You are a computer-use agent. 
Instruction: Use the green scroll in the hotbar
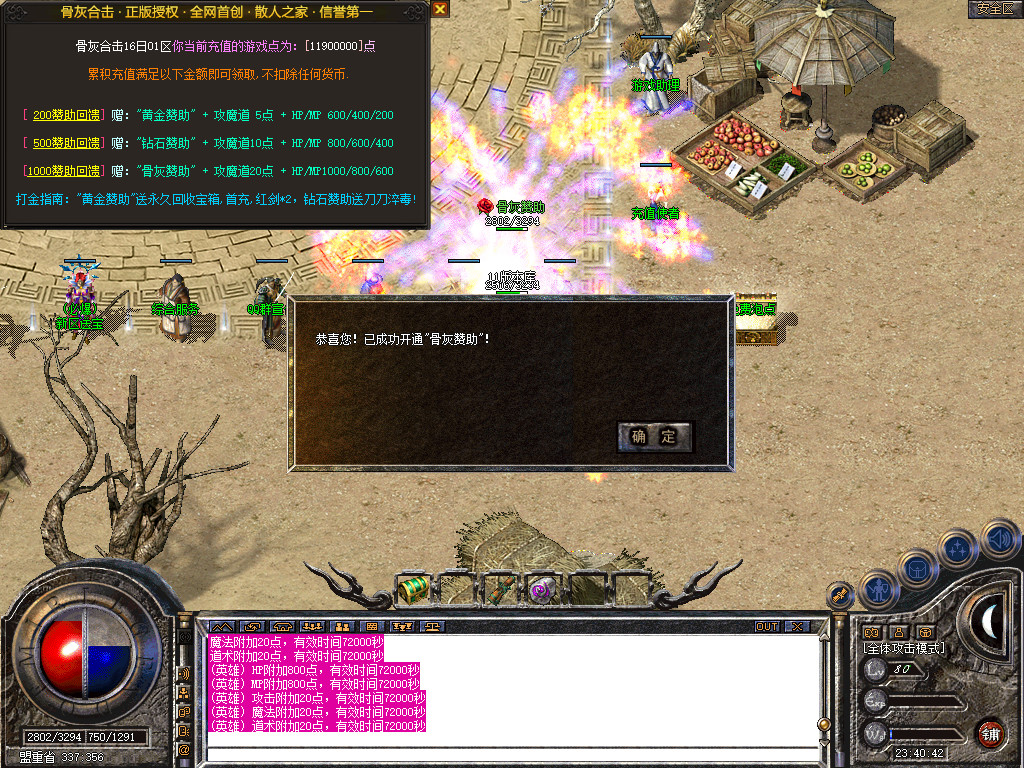(499, 590)
